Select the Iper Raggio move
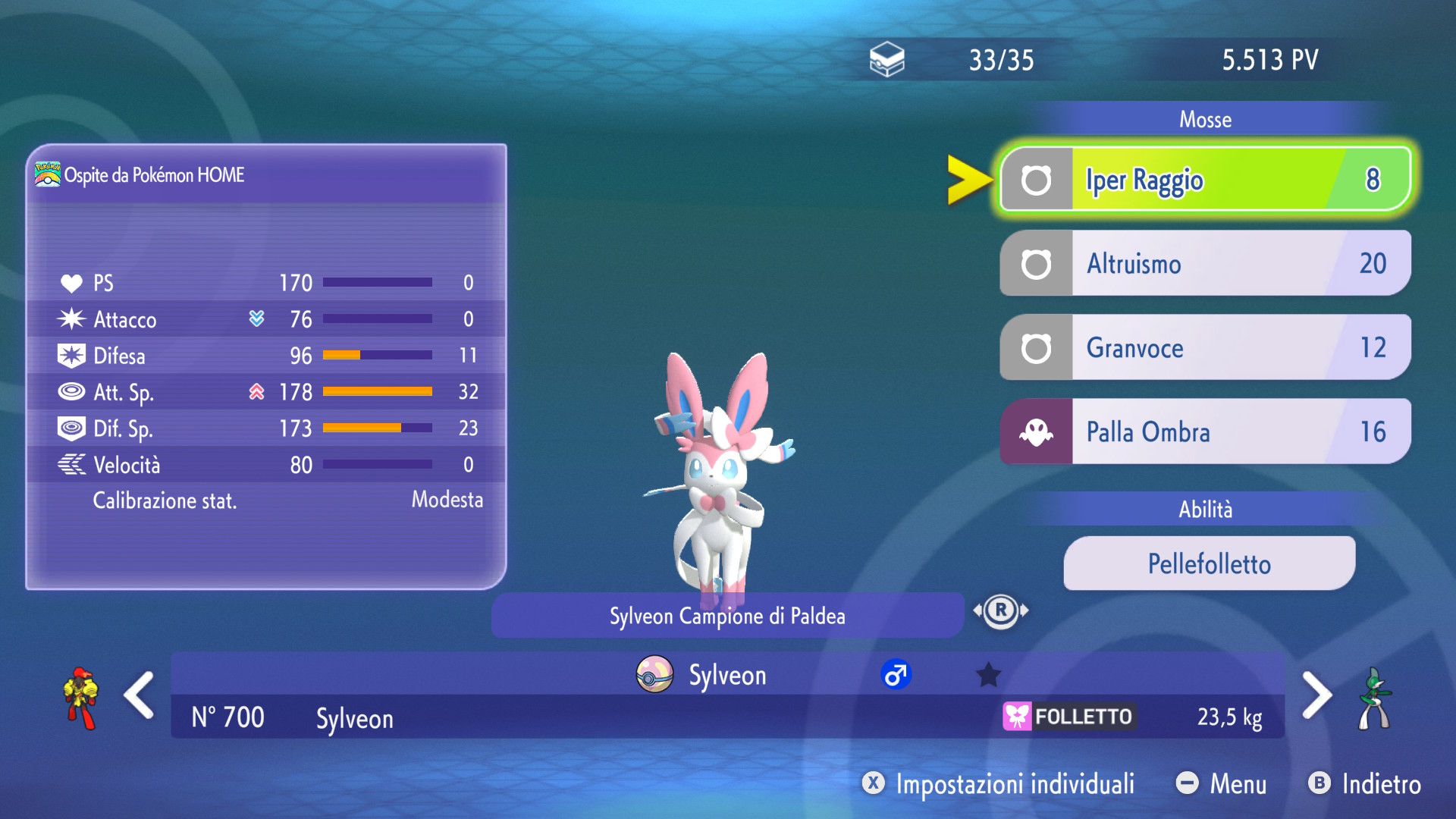The width and height of the screenshot is (1456, 819). (1206, 180)
